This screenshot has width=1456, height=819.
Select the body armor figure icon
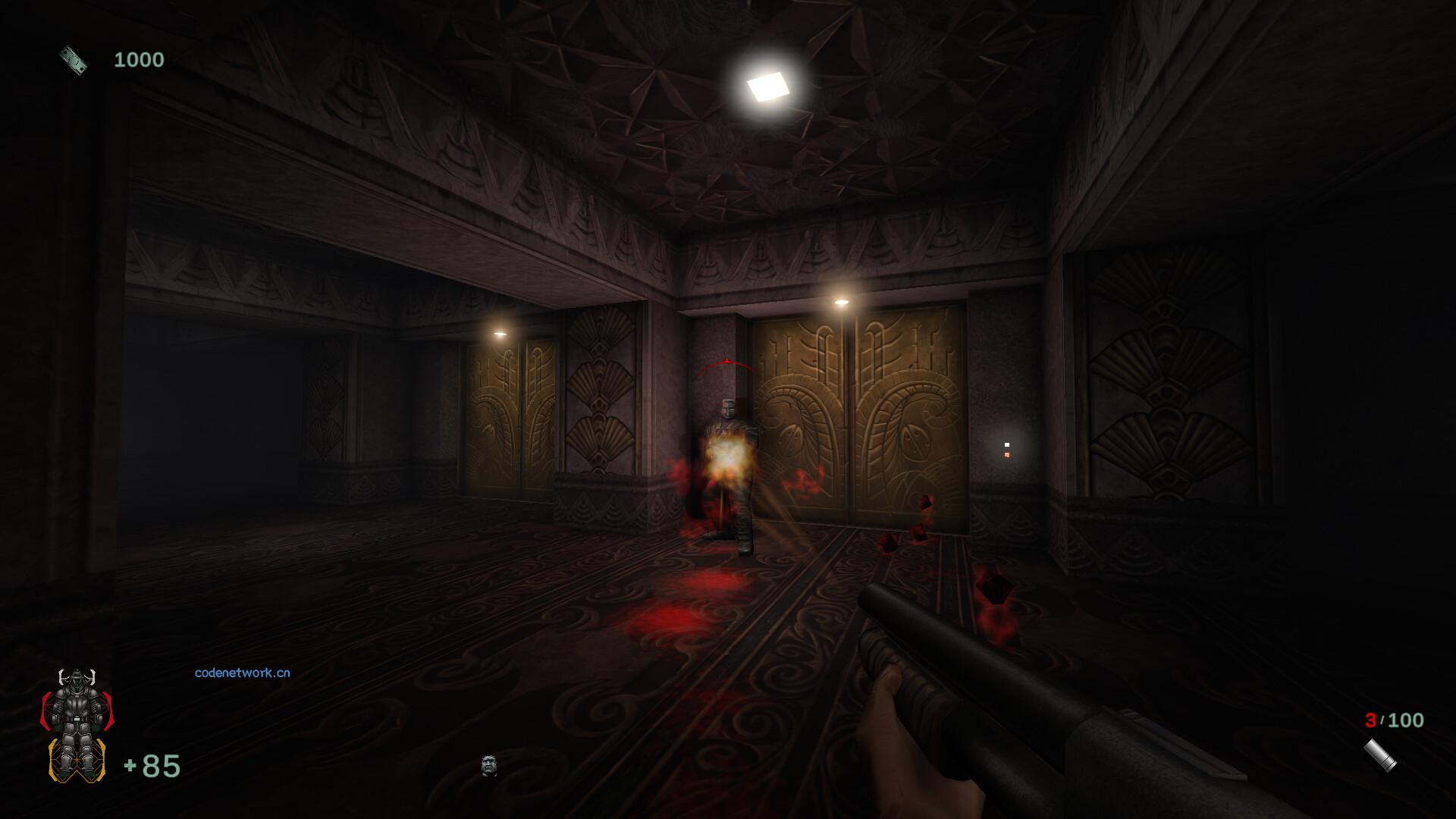[x=76, y=726]
